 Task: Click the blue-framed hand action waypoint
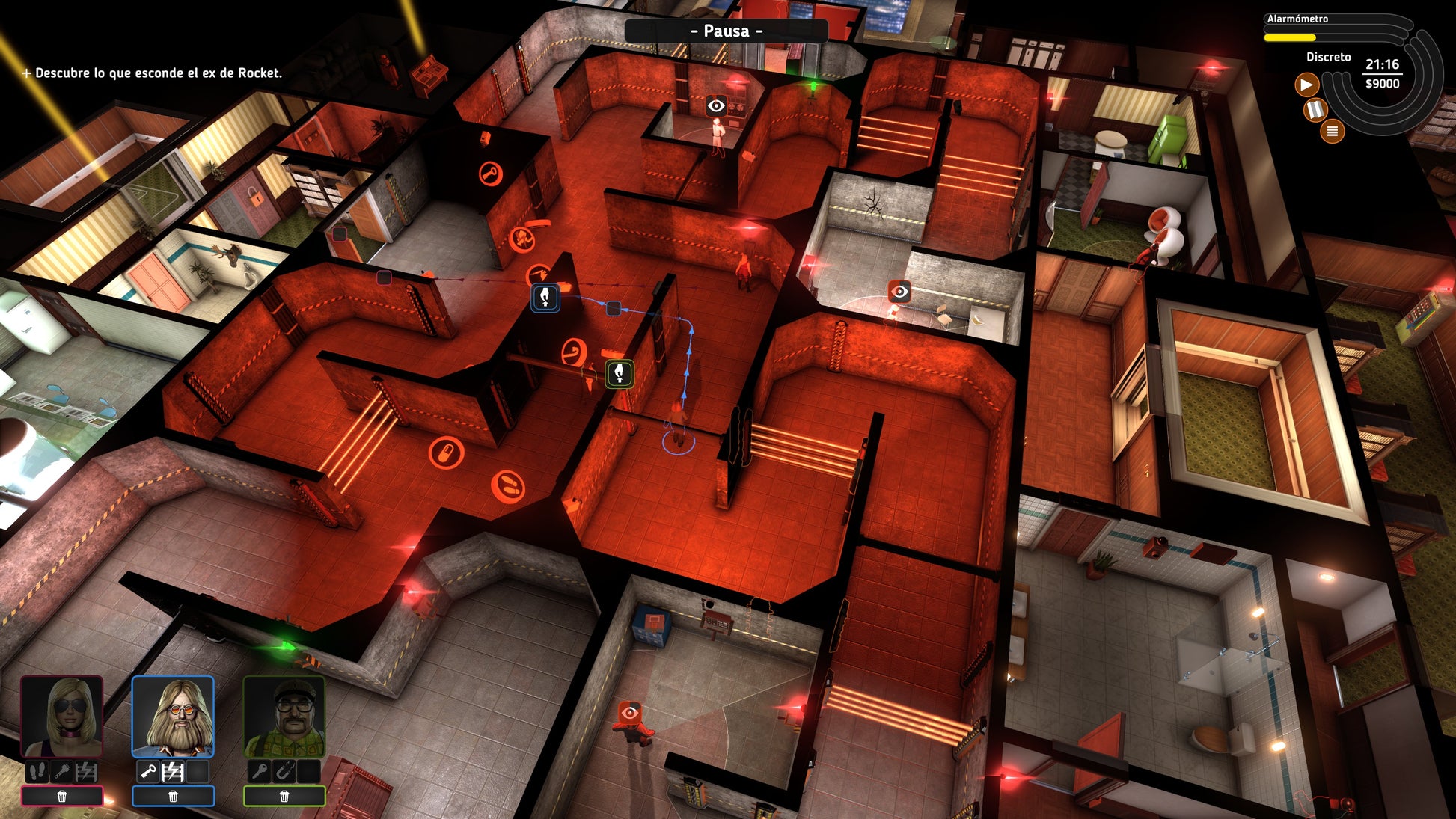(x=545, y=297)
